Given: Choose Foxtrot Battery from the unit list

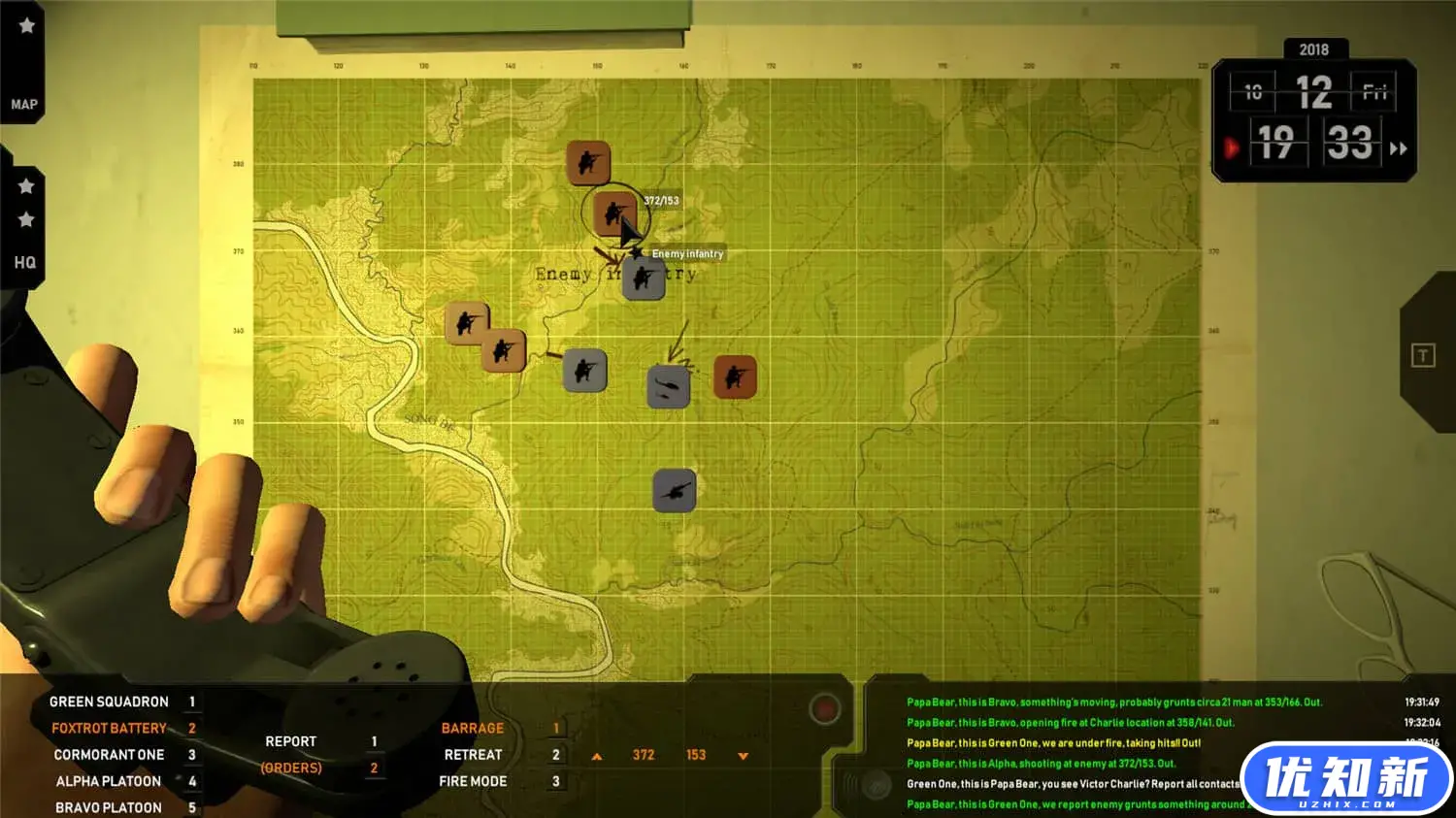Looking at the screenshot, I should [109, 728].
